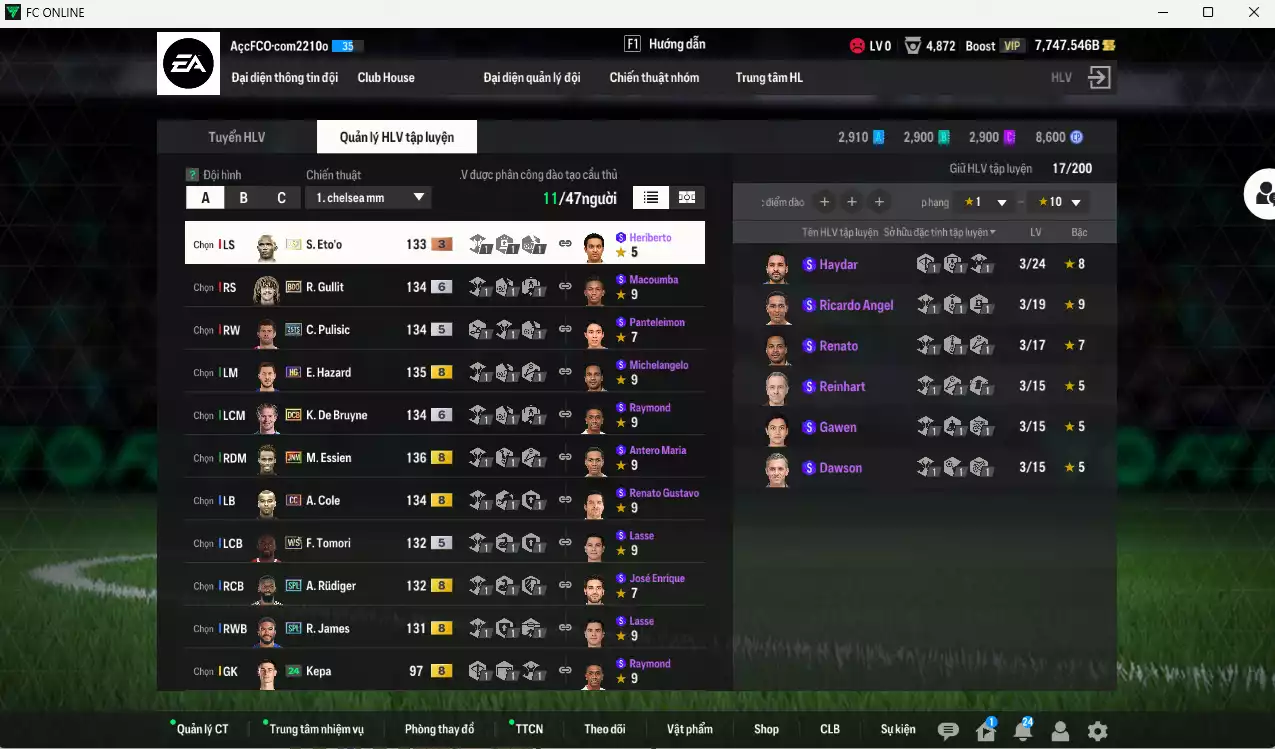Switch to the Tuyển HLV tab
Image resolution: width=1275 pixels, height=749 pixels.
click(x=236, y=137)
